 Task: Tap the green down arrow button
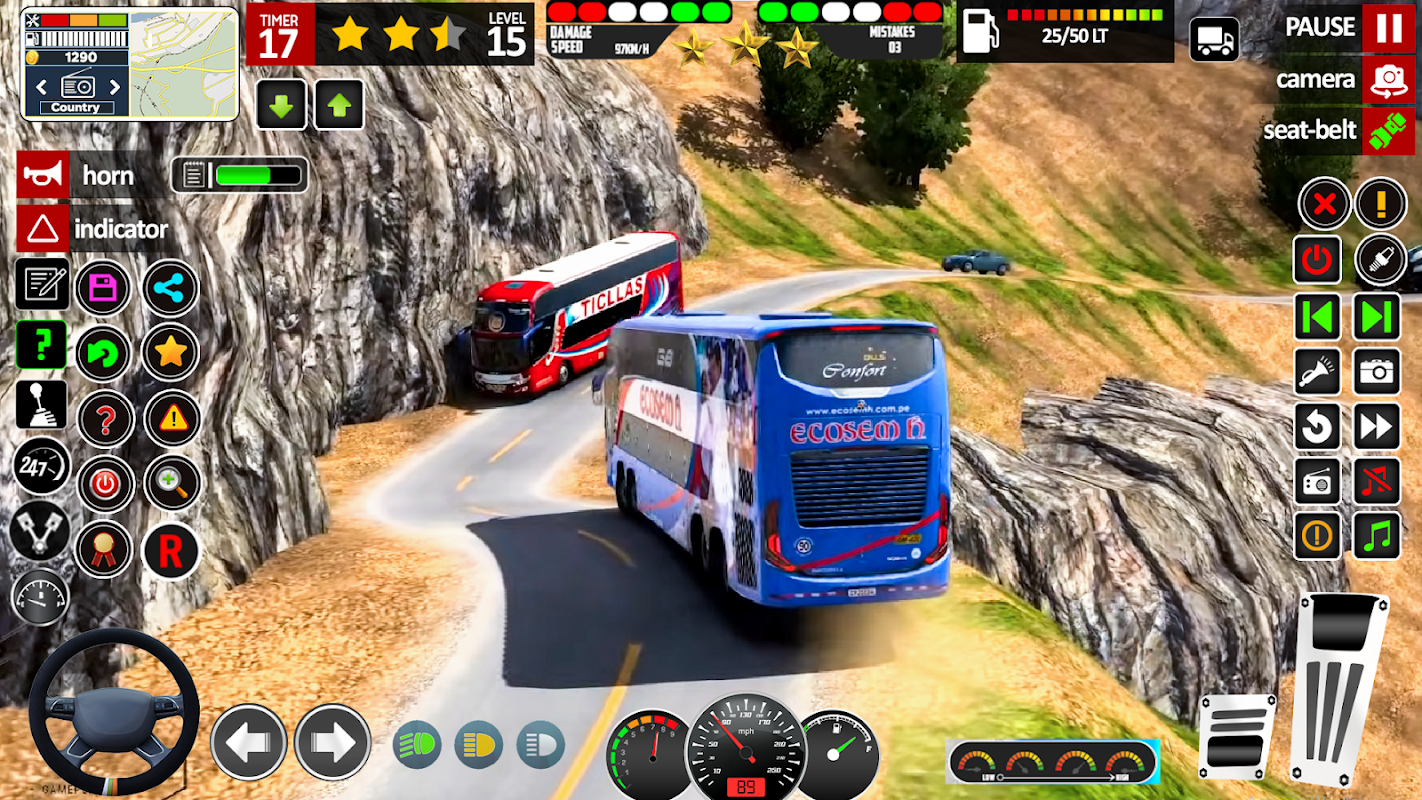pyautogui.click(x=281, y=105)
